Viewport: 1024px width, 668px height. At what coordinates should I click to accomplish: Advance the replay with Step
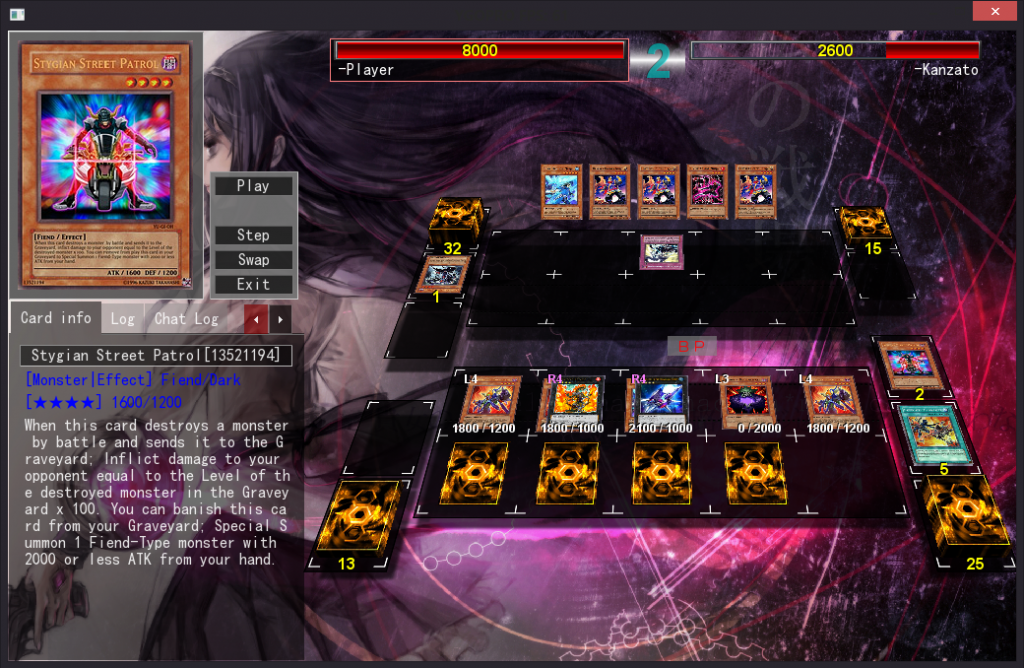pyautogui.click(x=253, y=236)
